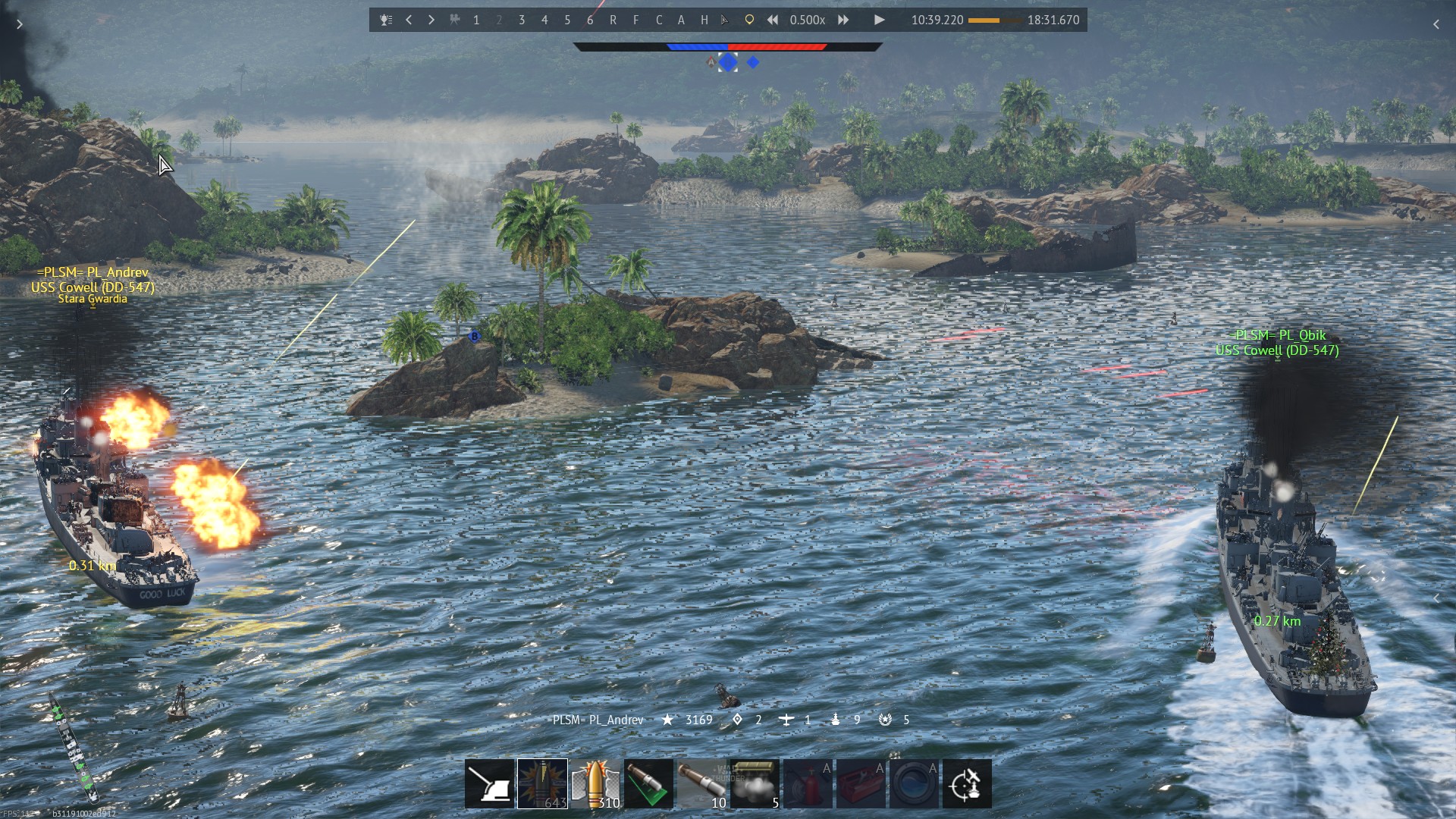Switch to the previous player view
This screenshot has height=819, width=1456.
409,20
